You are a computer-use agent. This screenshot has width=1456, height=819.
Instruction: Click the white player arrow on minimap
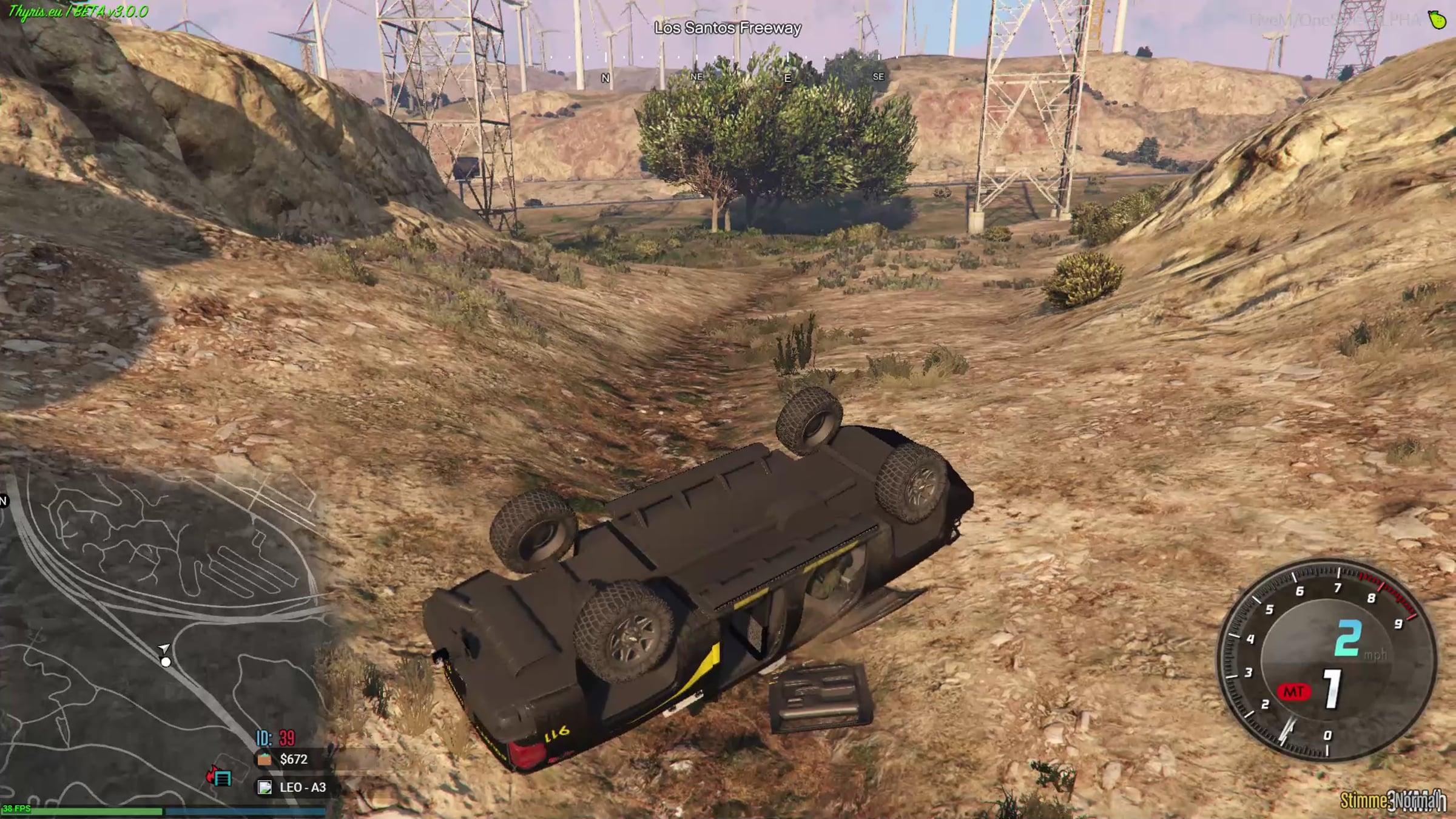164,649
